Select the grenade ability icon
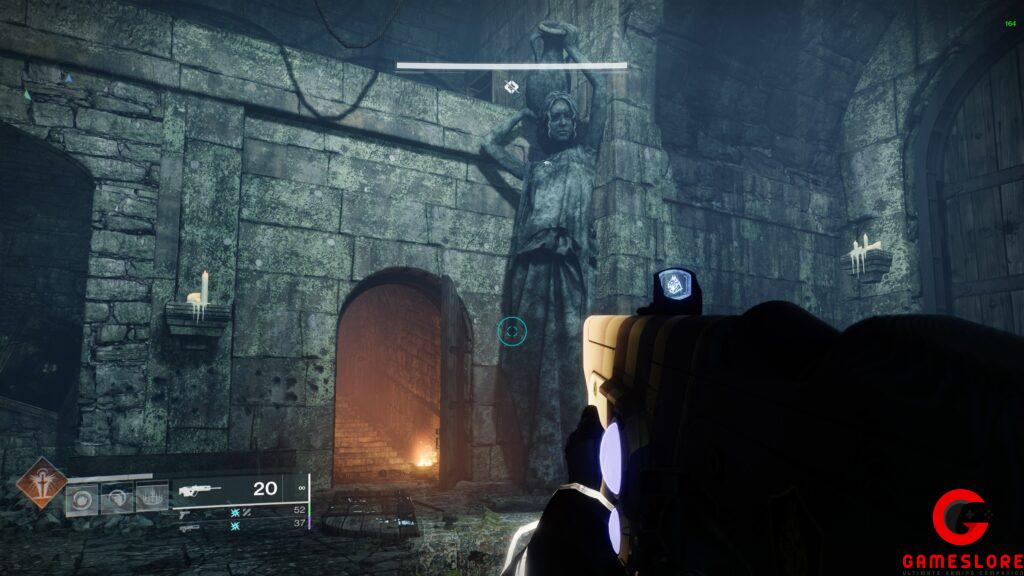This screenshot has width=1024, height=576. click(x=82, y=497)
